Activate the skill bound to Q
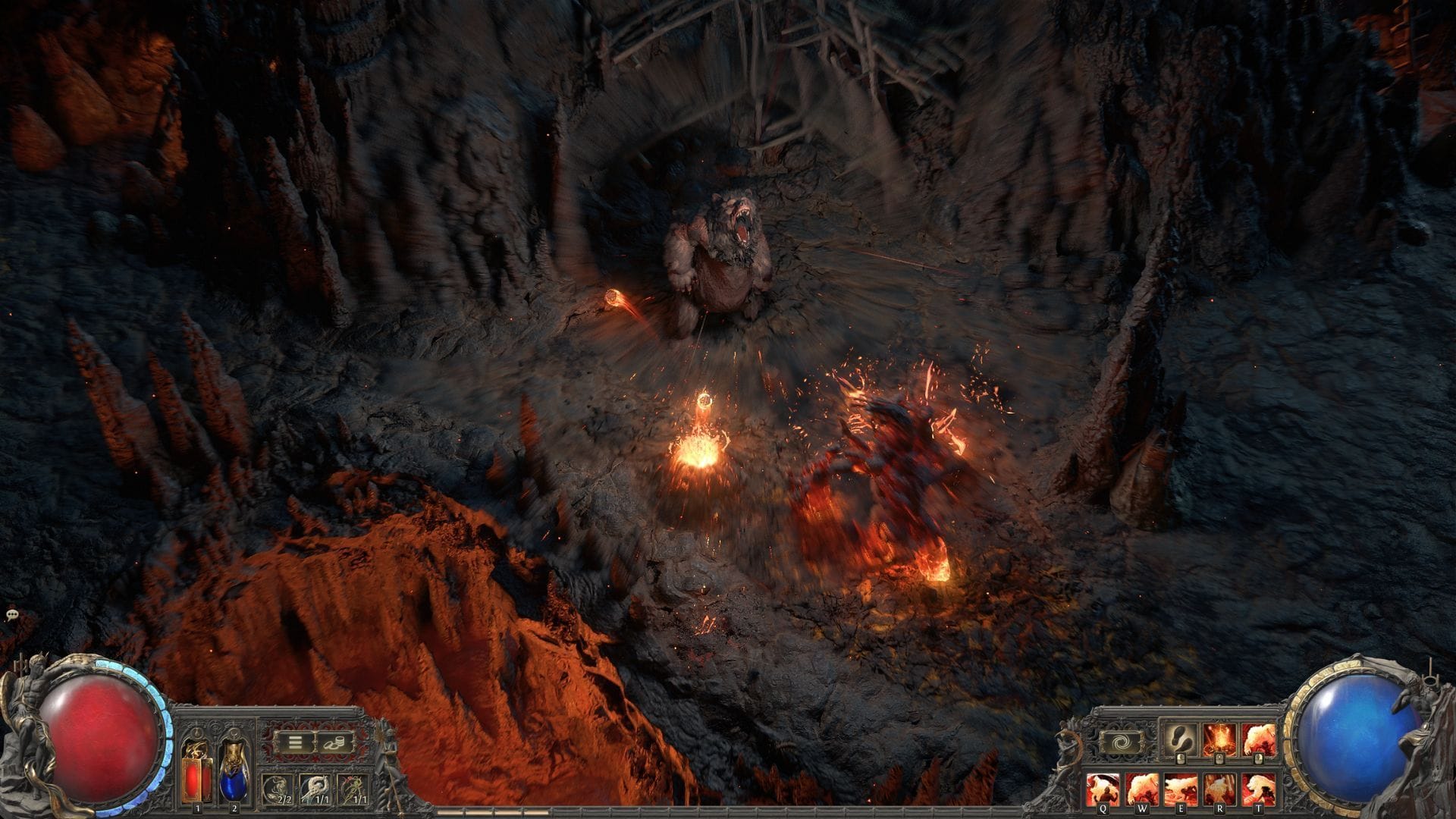The image size is (1456, 819). [1103, 789]
